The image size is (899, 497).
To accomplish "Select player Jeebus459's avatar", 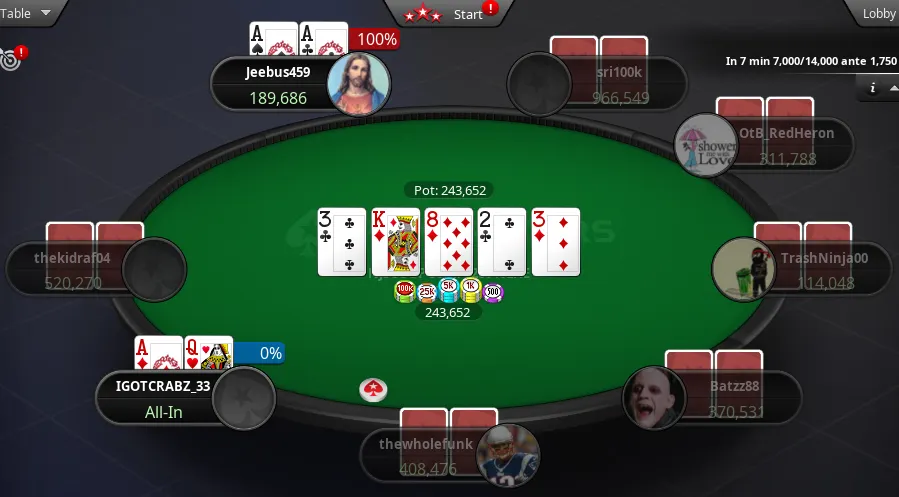I will 357,84.
